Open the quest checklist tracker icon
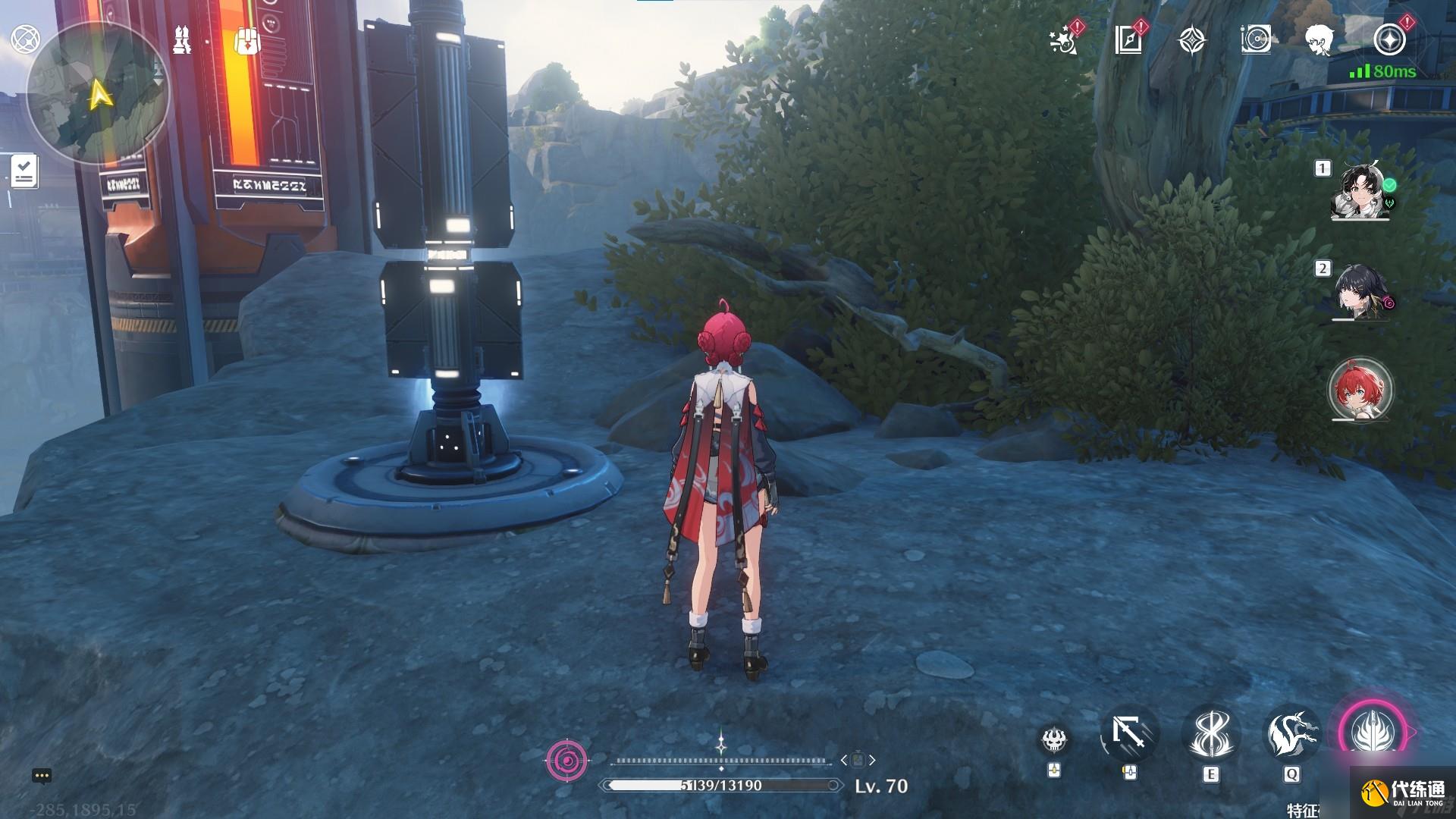The image size is (1456, 819). point(24,171)
